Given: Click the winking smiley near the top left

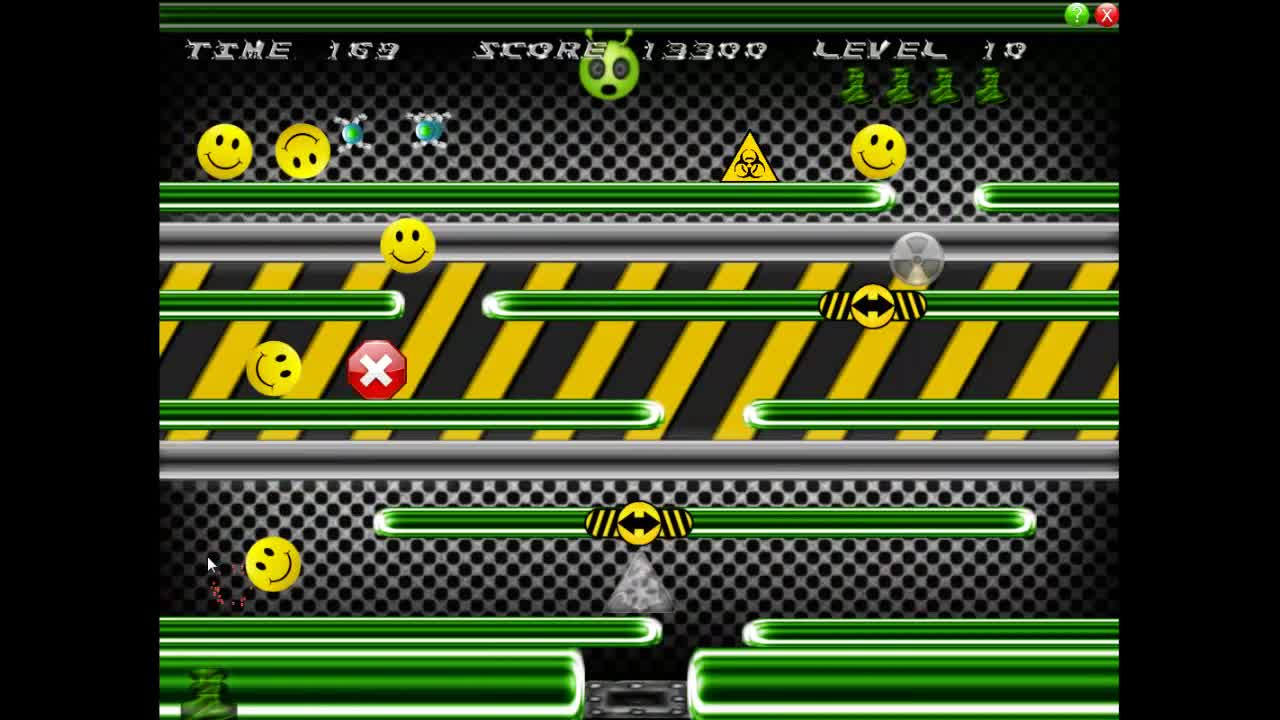Looking at the screenshot, I should pyautogui.click(x=303, y=150).
